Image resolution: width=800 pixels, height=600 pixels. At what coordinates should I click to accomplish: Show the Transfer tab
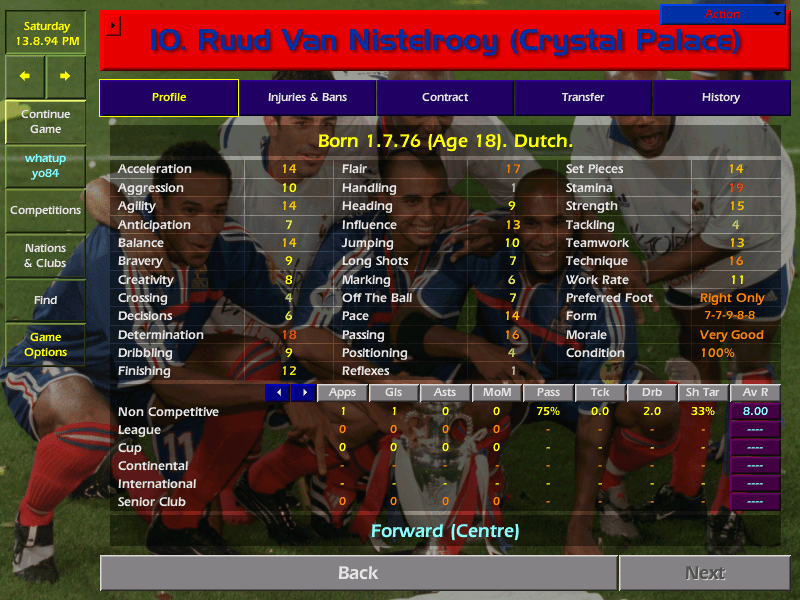(583, 97)
